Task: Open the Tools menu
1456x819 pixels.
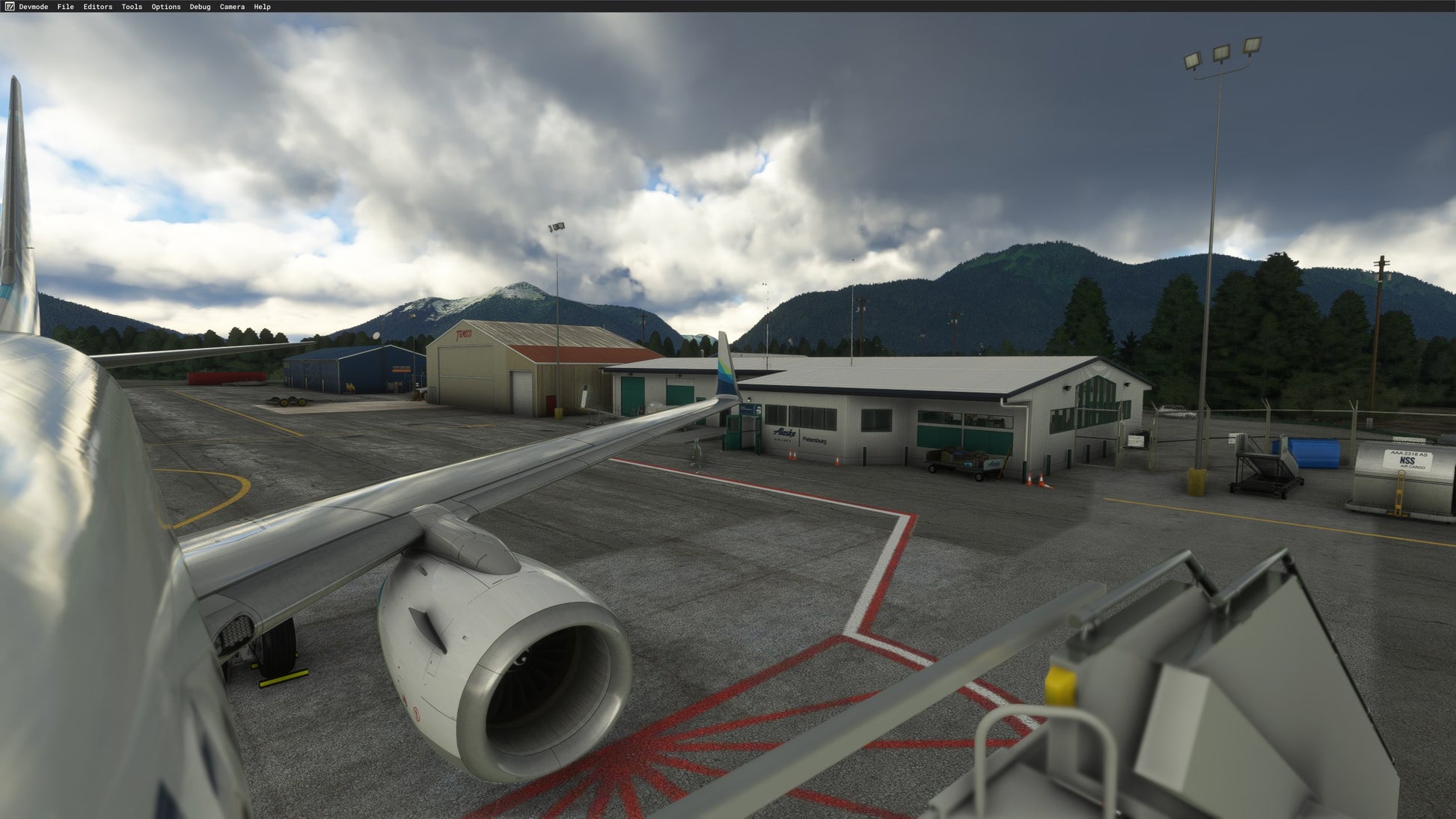Action: (132, 7)
